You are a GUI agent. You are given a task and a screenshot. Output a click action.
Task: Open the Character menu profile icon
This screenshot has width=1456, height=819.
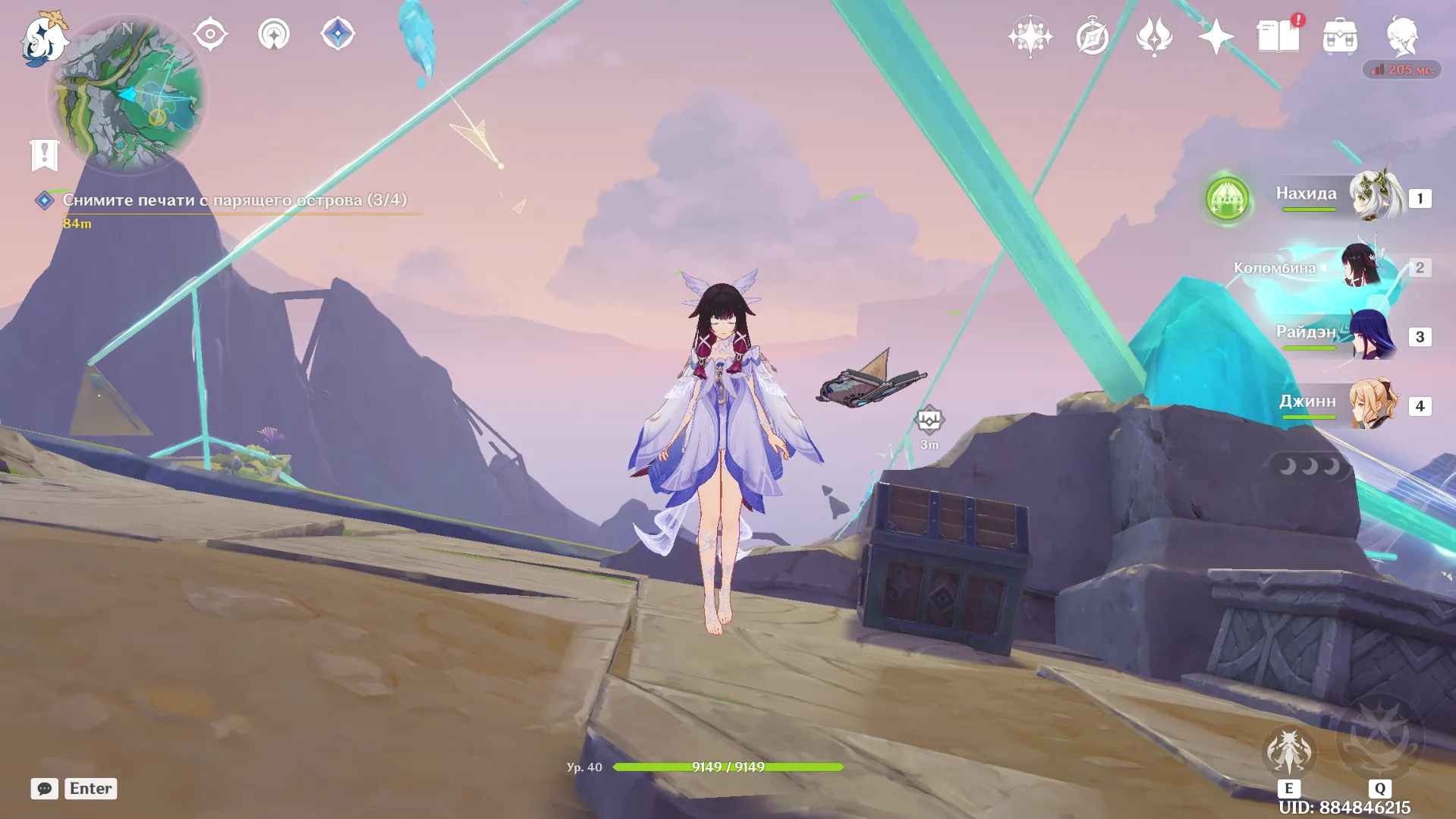tap(1402, 36)
